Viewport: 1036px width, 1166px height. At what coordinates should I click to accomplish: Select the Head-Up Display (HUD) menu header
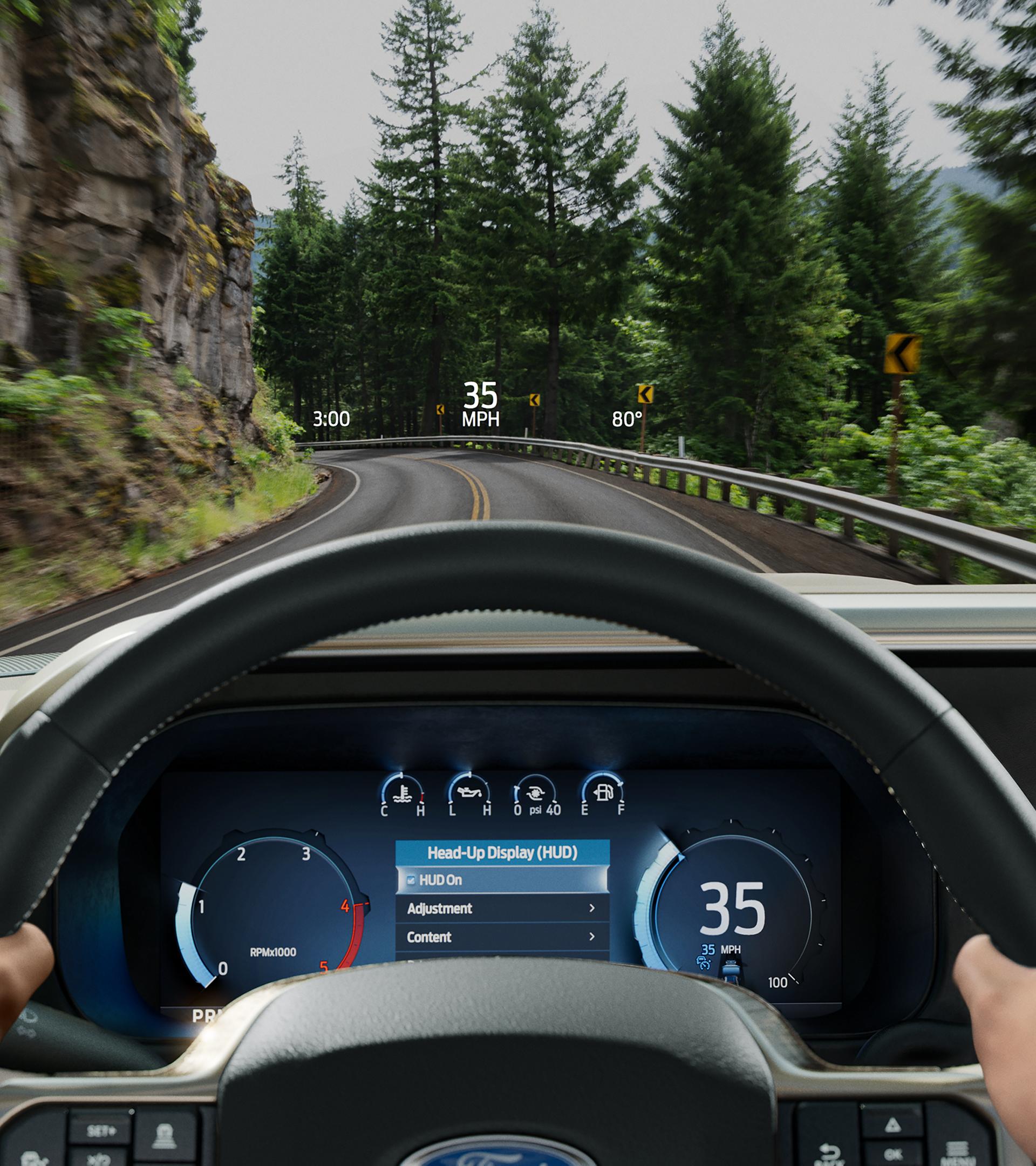click(x=502, y=853)
